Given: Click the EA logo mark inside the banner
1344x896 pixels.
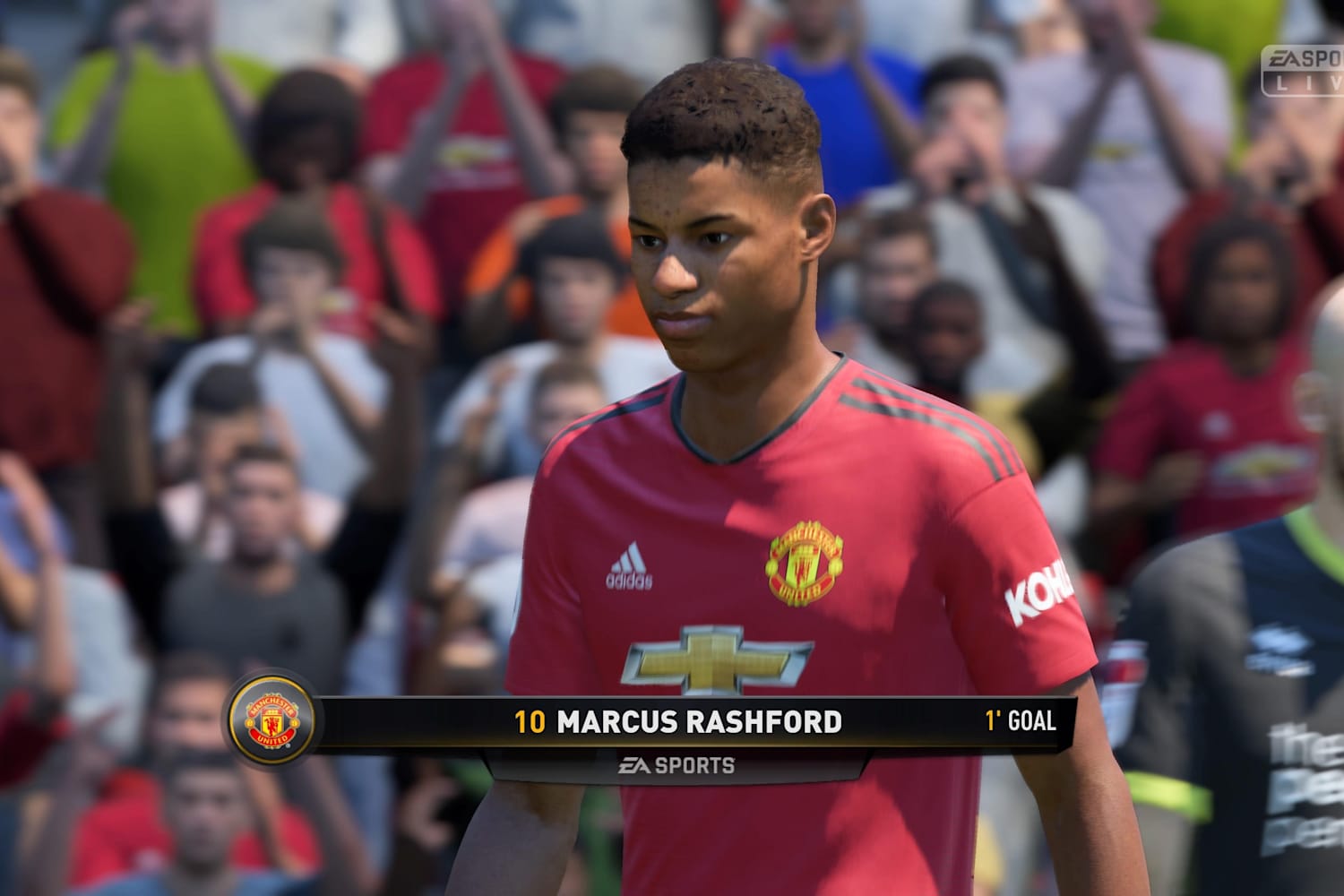Looking at the screenshot, I should (x=633, y=766).
